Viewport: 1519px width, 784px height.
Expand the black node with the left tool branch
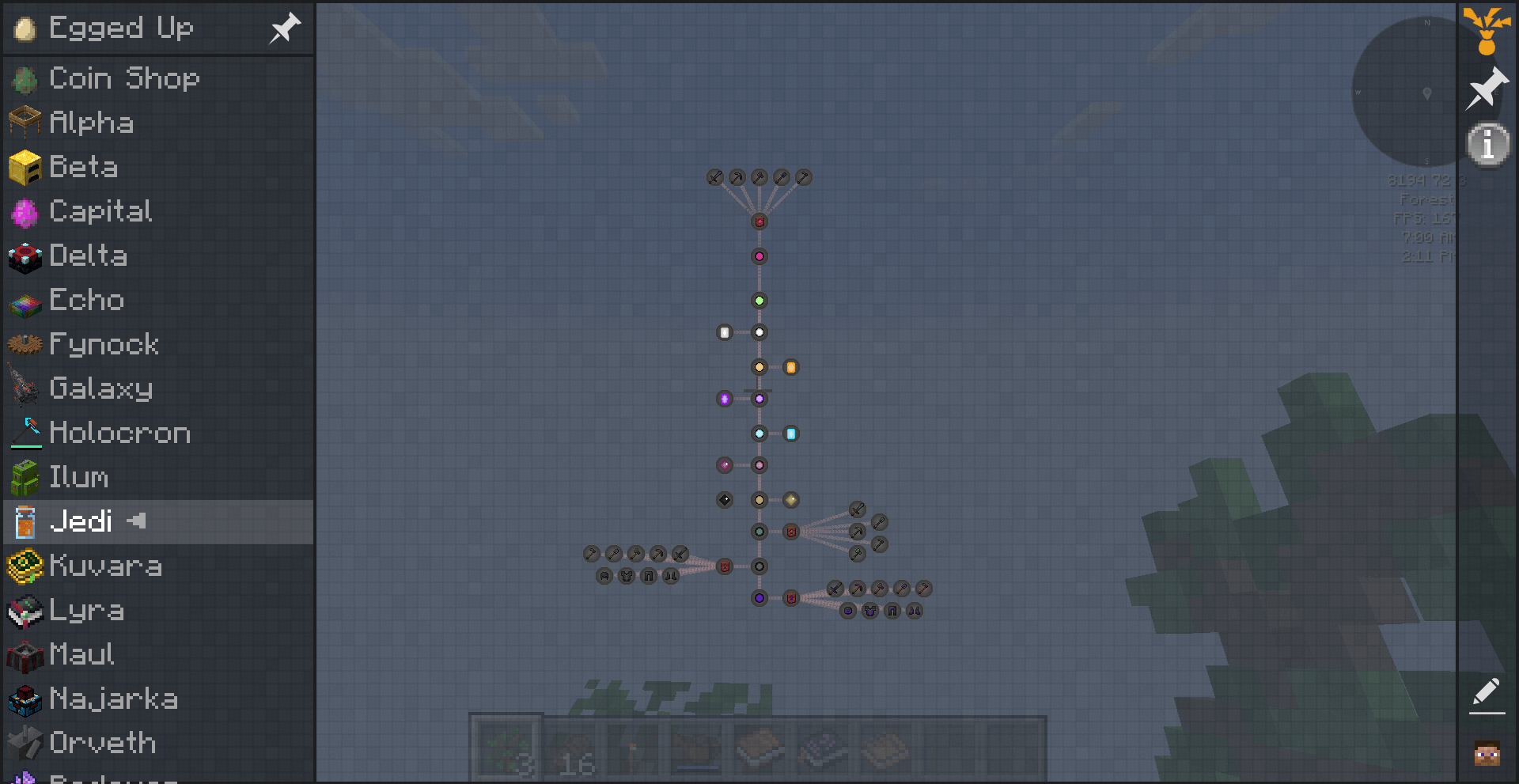[759, 566]
